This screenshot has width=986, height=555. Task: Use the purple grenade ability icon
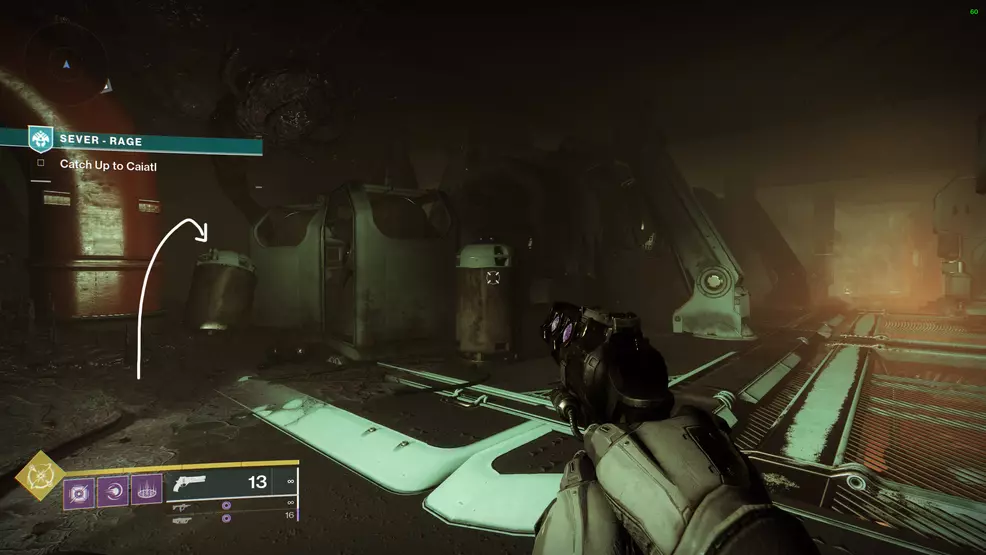pos(80,491)
